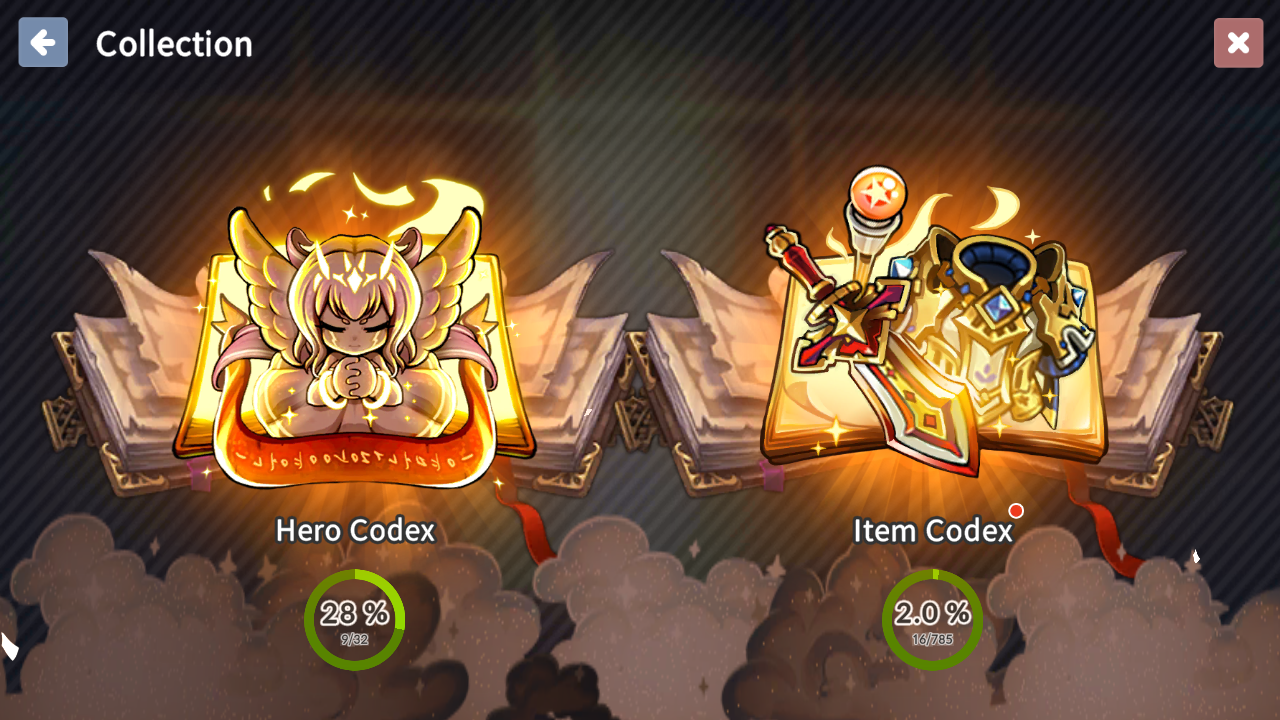This screenshot has height=720, width=1280.
Task: Select the Hero Codex label
Action: [355, 530]
